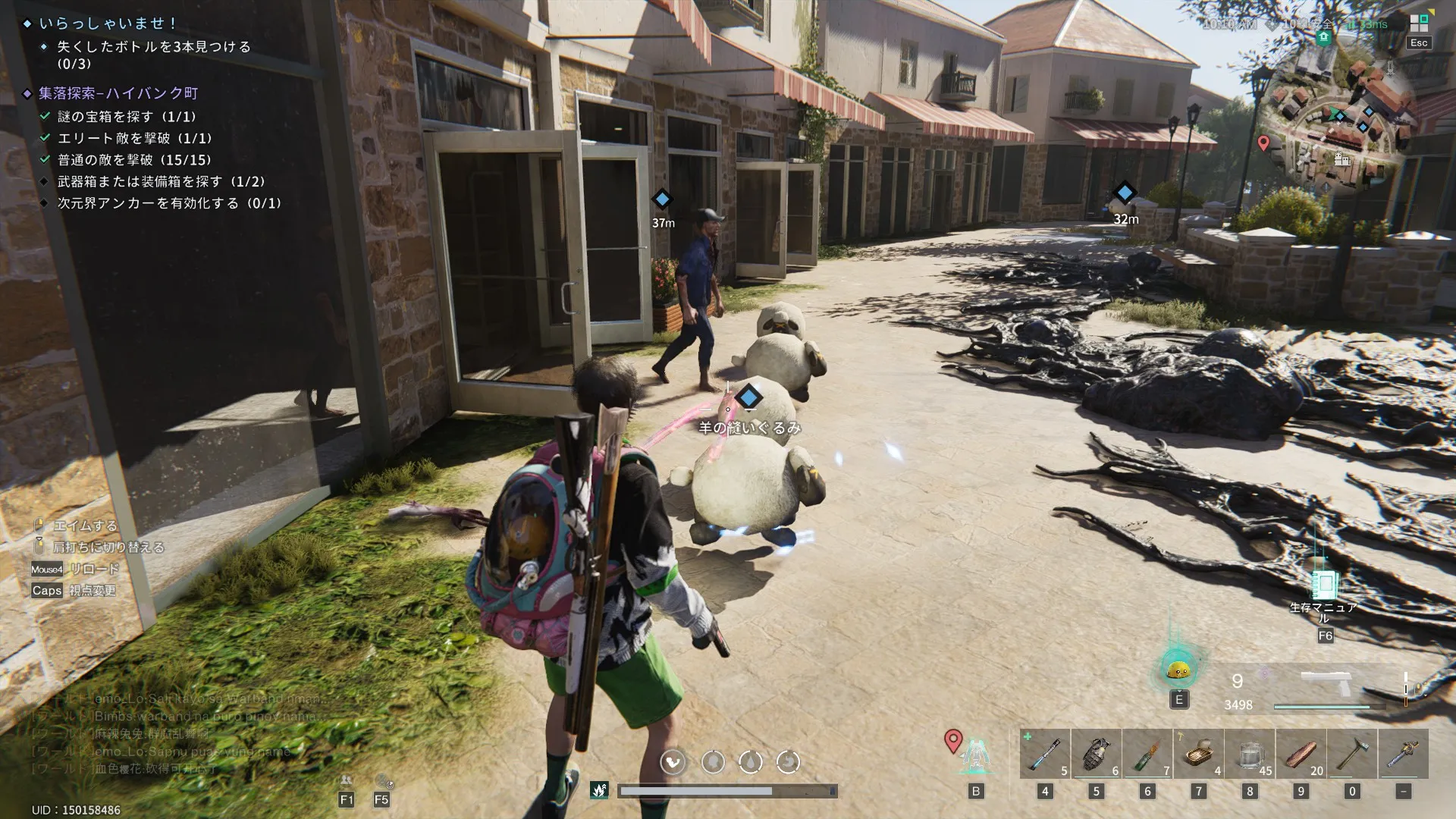Click the いらっしゃいませ quest tracker title
This screenshot has height=819, width=1456.
[108, 24]
